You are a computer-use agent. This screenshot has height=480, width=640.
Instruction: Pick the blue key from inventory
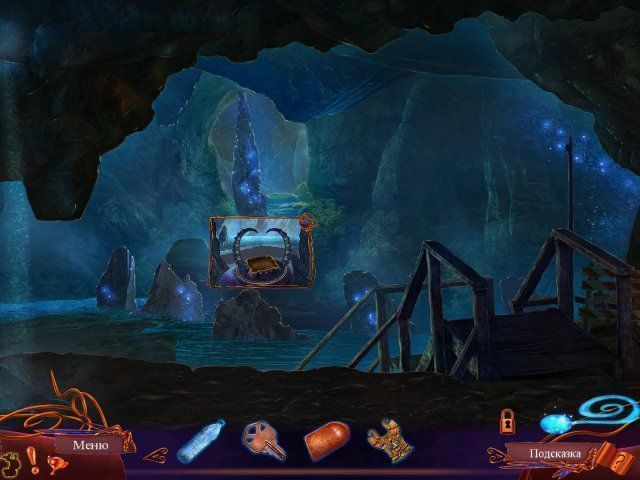262,440
